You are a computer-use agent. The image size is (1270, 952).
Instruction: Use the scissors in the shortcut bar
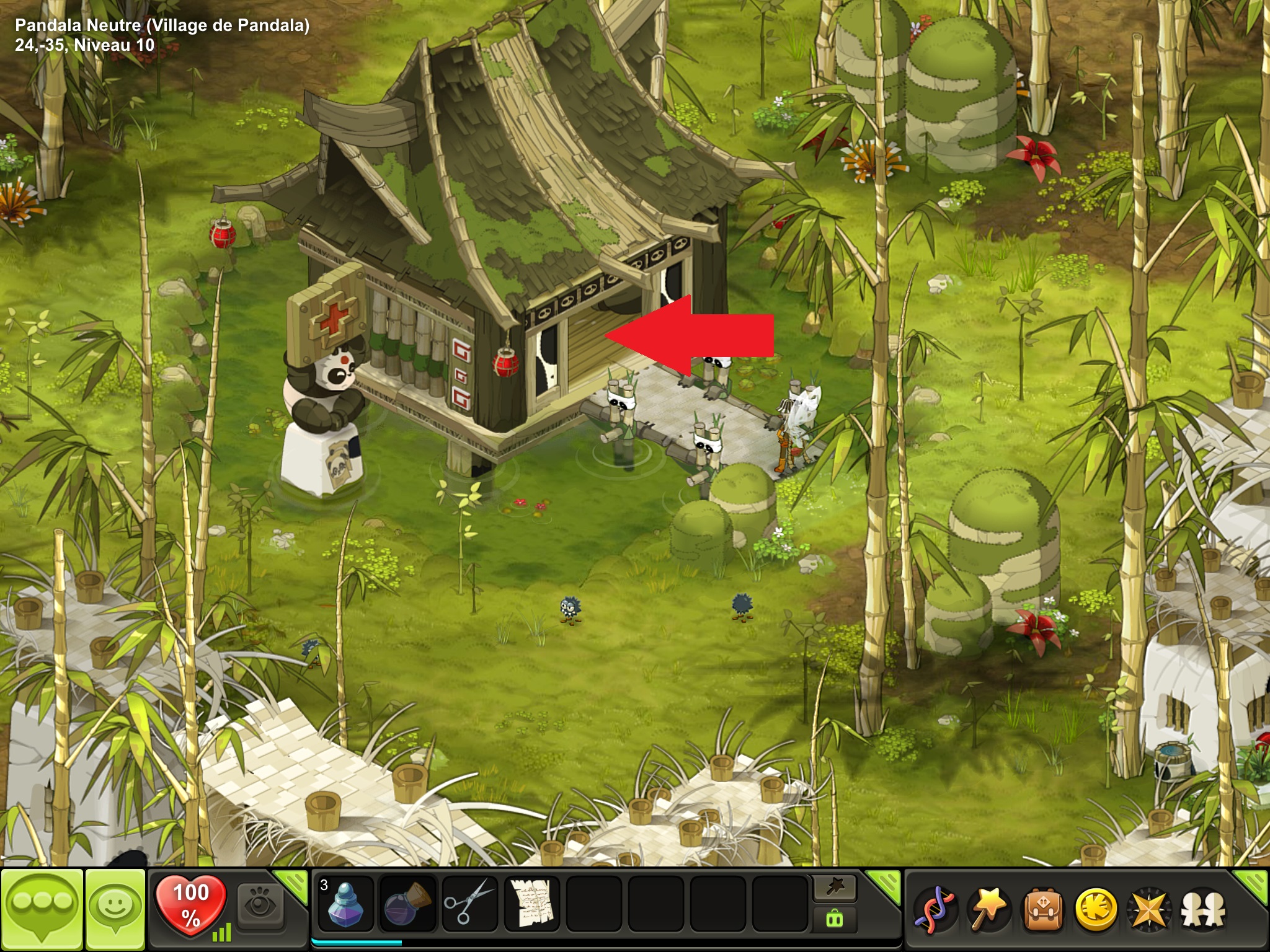coord(469,904)
